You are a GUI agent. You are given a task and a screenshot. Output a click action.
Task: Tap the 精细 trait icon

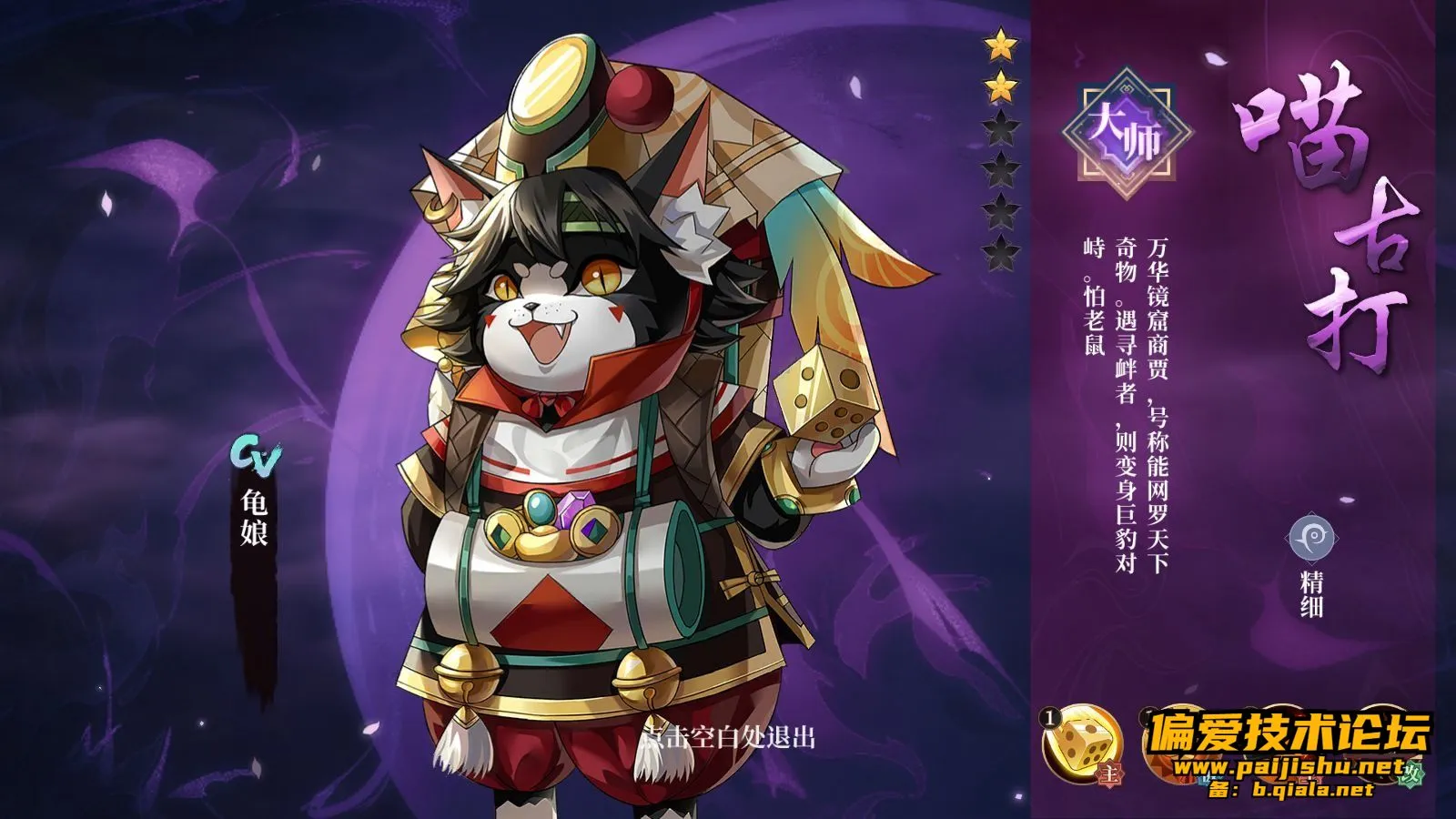pos(1311,540)
